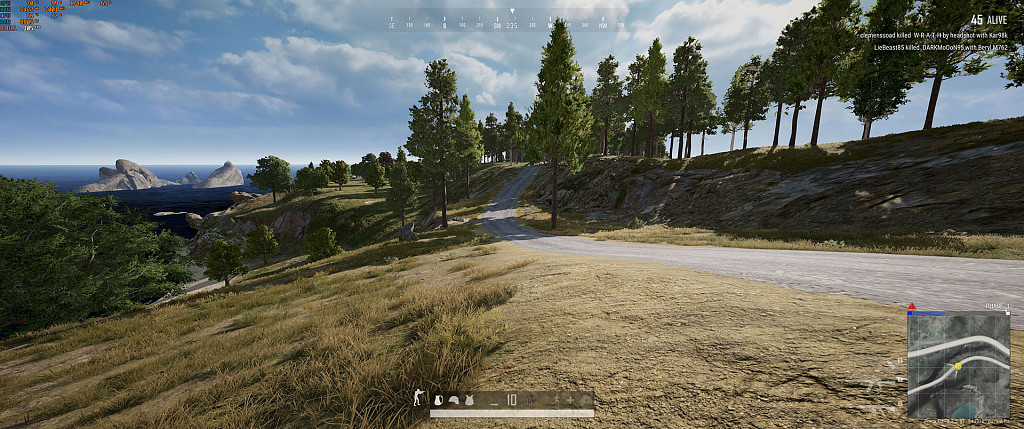
Task: Click the minimap in the corner
Action: 958,364
